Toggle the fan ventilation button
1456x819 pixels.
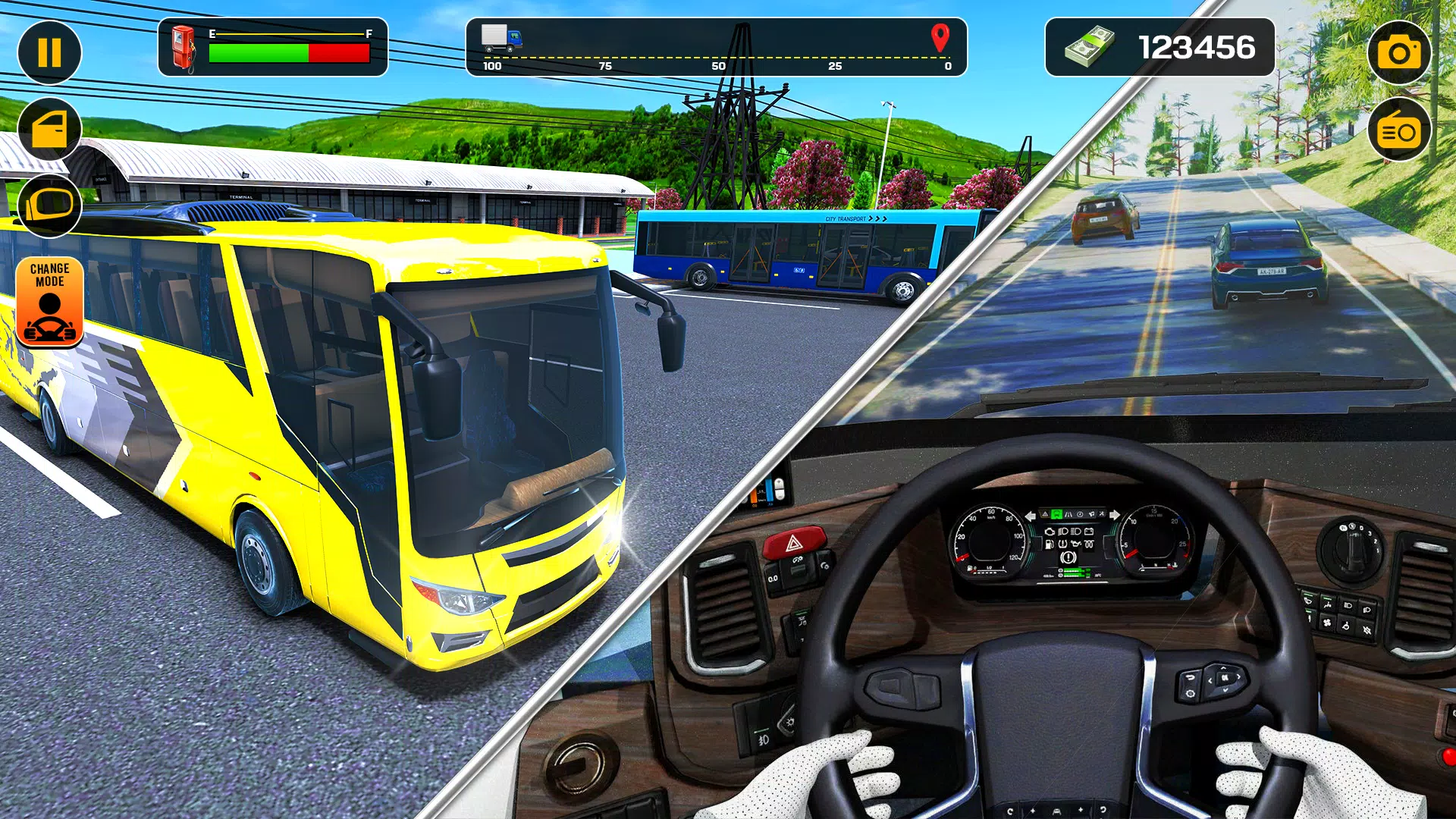point(1326,623)
